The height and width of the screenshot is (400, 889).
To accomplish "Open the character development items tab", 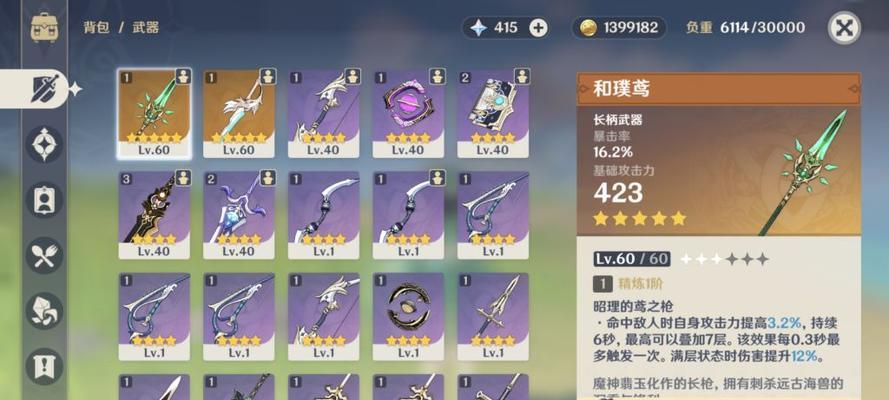I will click(x=44, y=200).
